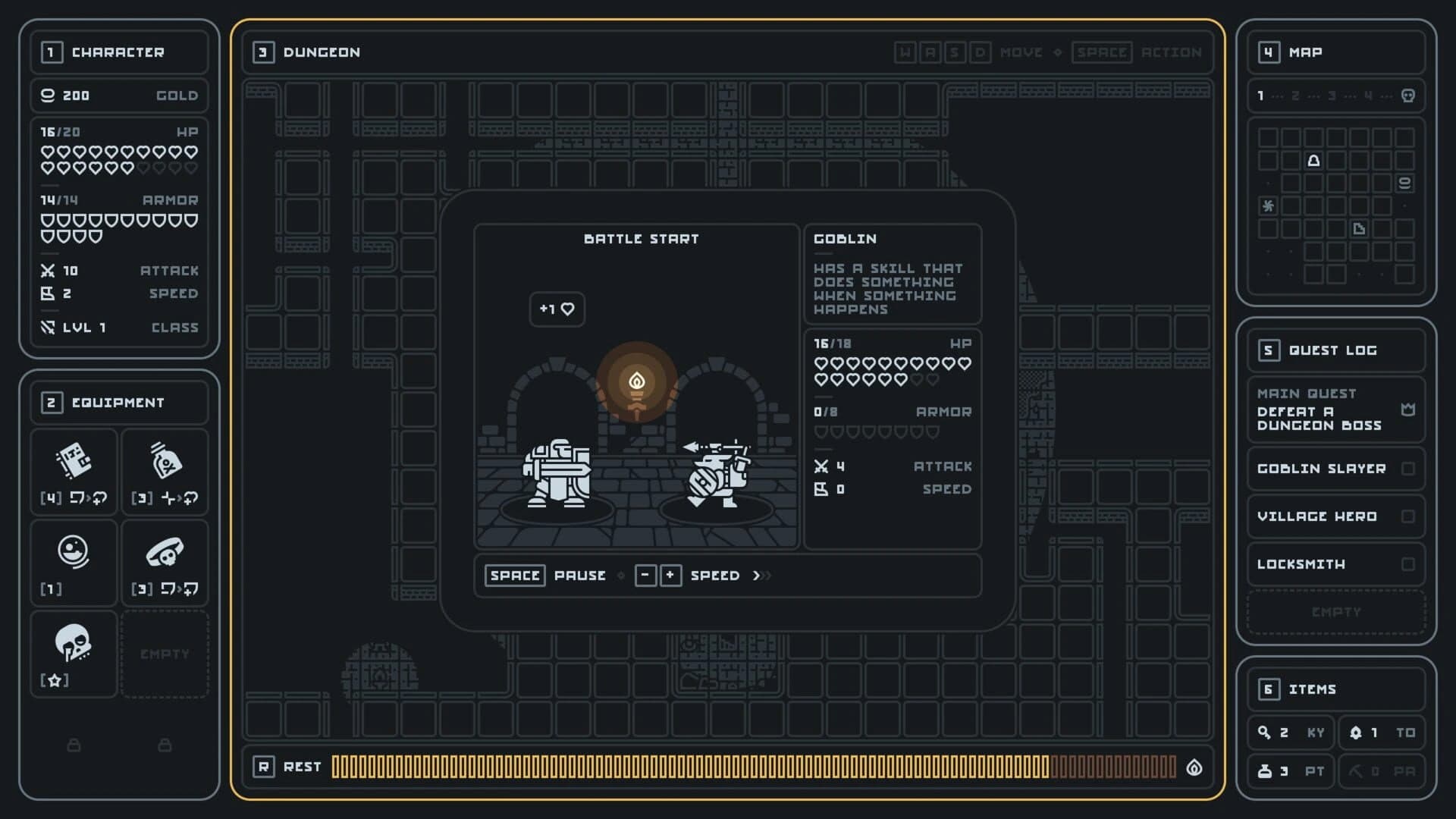The width and height of the screenshot is (1456, 819).
Task: Select the poison potion equipment item
Action: click(x=165, y=470)
